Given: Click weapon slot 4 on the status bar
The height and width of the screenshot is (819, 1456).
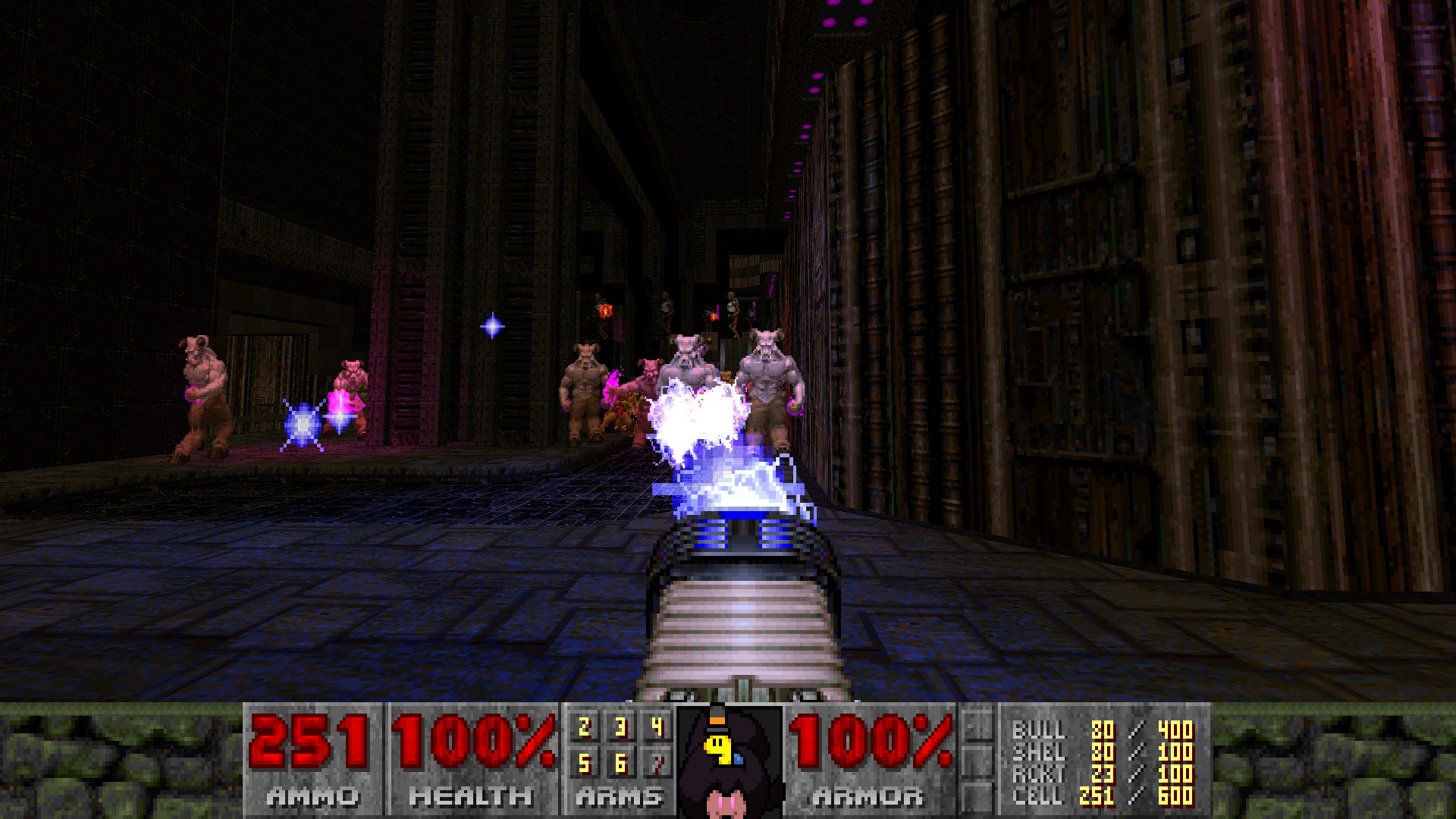Looking at the screenshot, I should 657,726.
